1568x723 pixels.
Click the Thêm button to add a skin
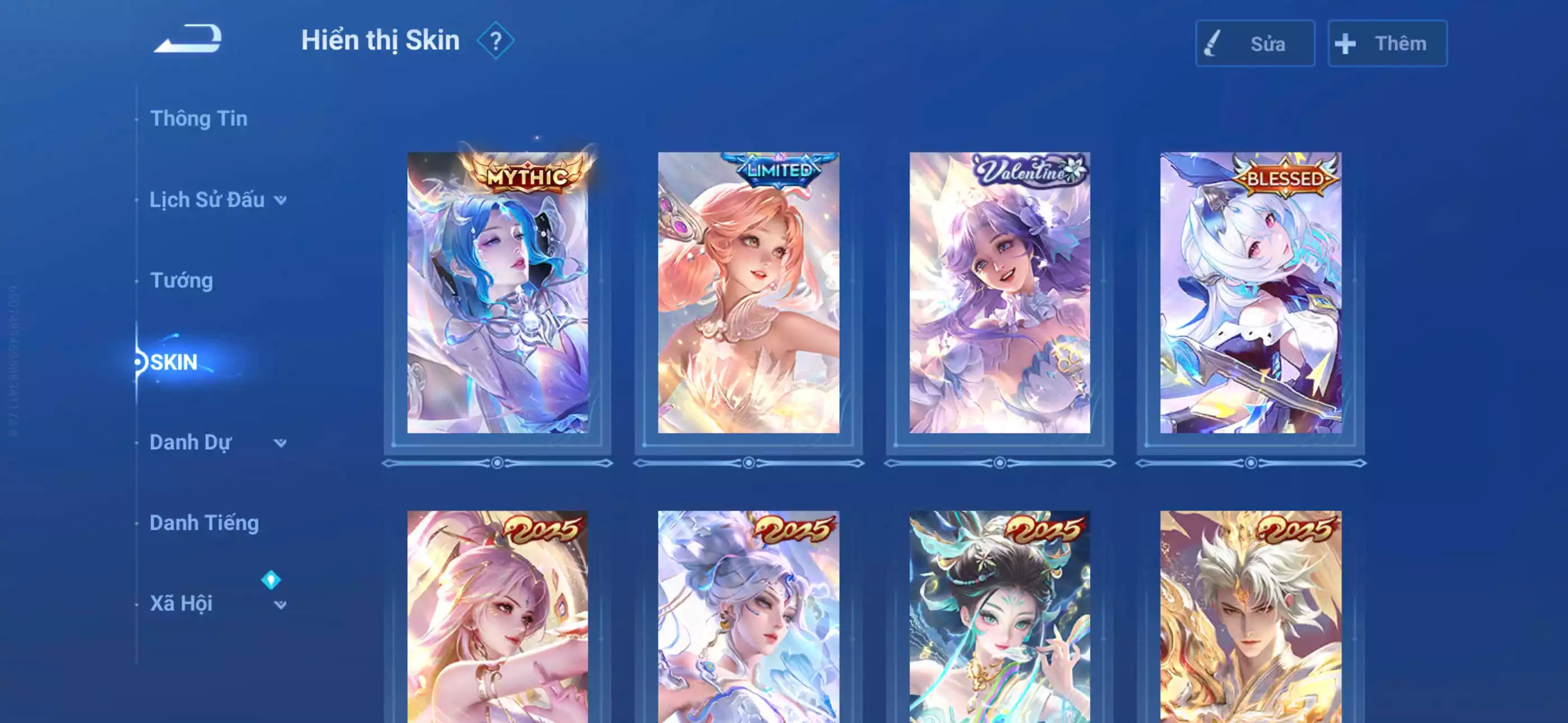tap(1387, 43)
